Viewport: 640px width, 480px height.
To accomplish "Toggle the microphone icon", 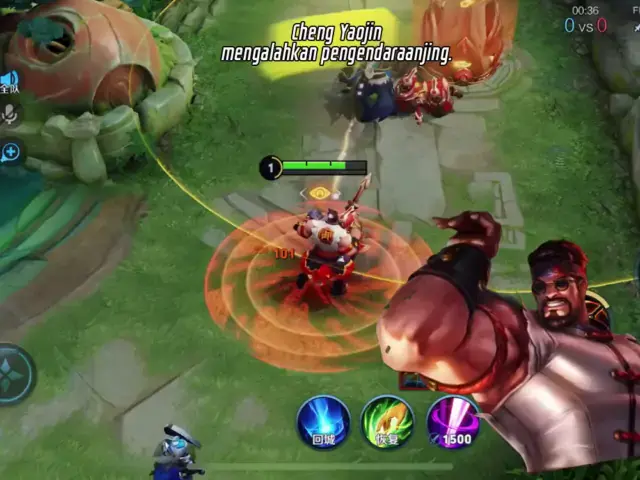I will 10,115.
